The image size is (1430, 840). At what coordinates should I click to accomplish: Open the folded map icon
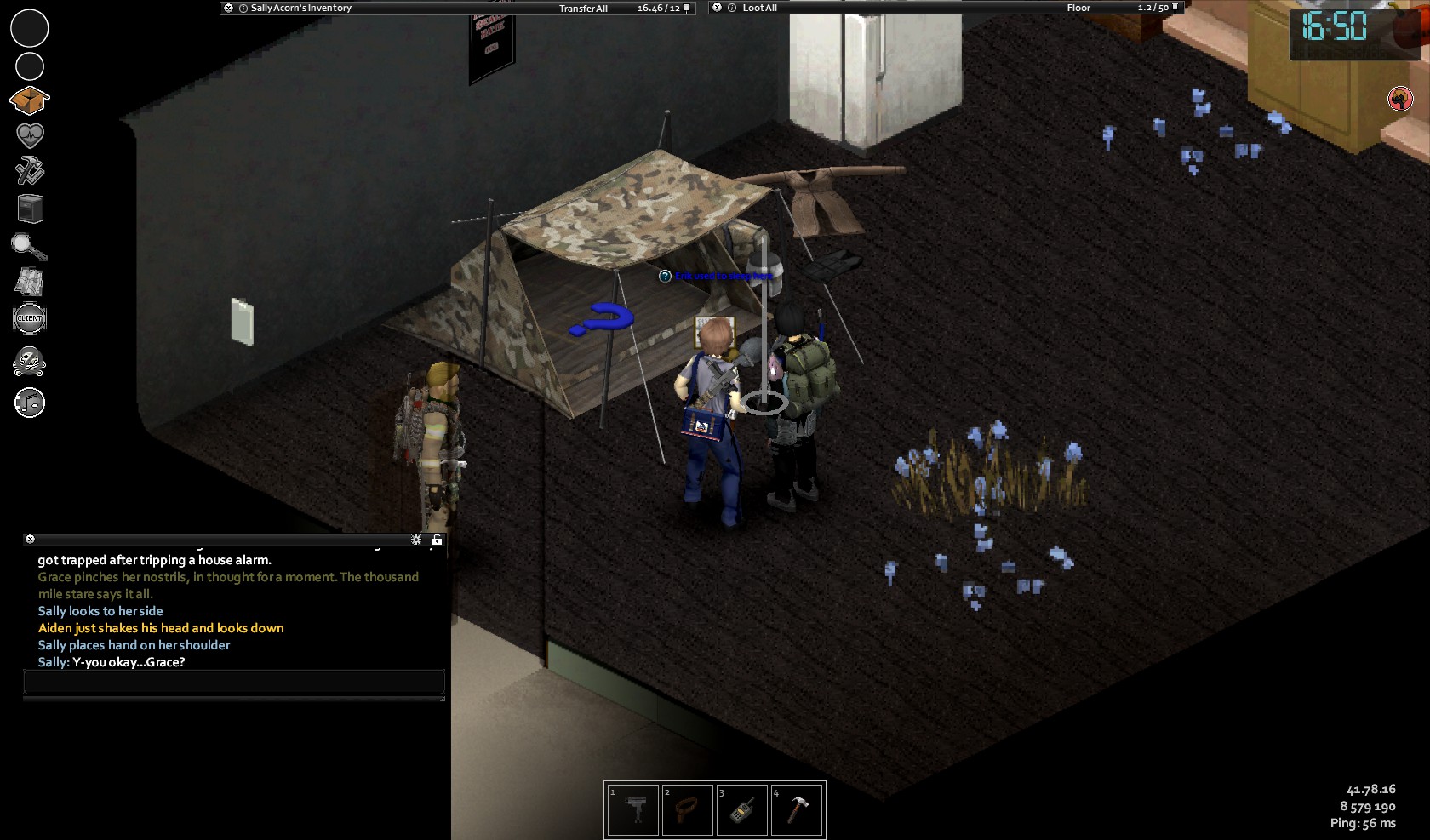pyautogui.click(x=30, y=282)
